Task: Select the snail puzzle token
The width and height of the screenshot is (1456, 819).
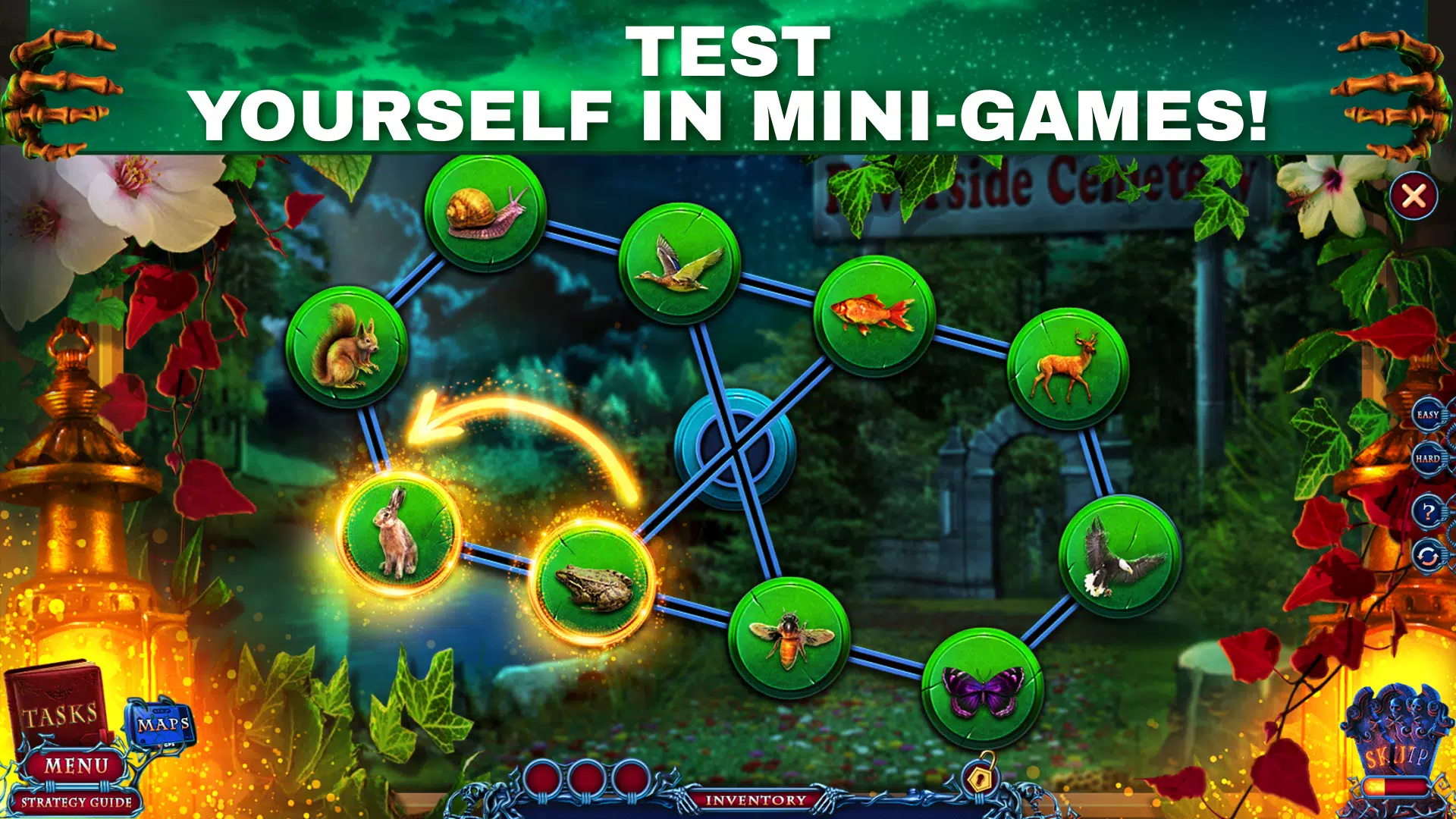Action: 485,212
